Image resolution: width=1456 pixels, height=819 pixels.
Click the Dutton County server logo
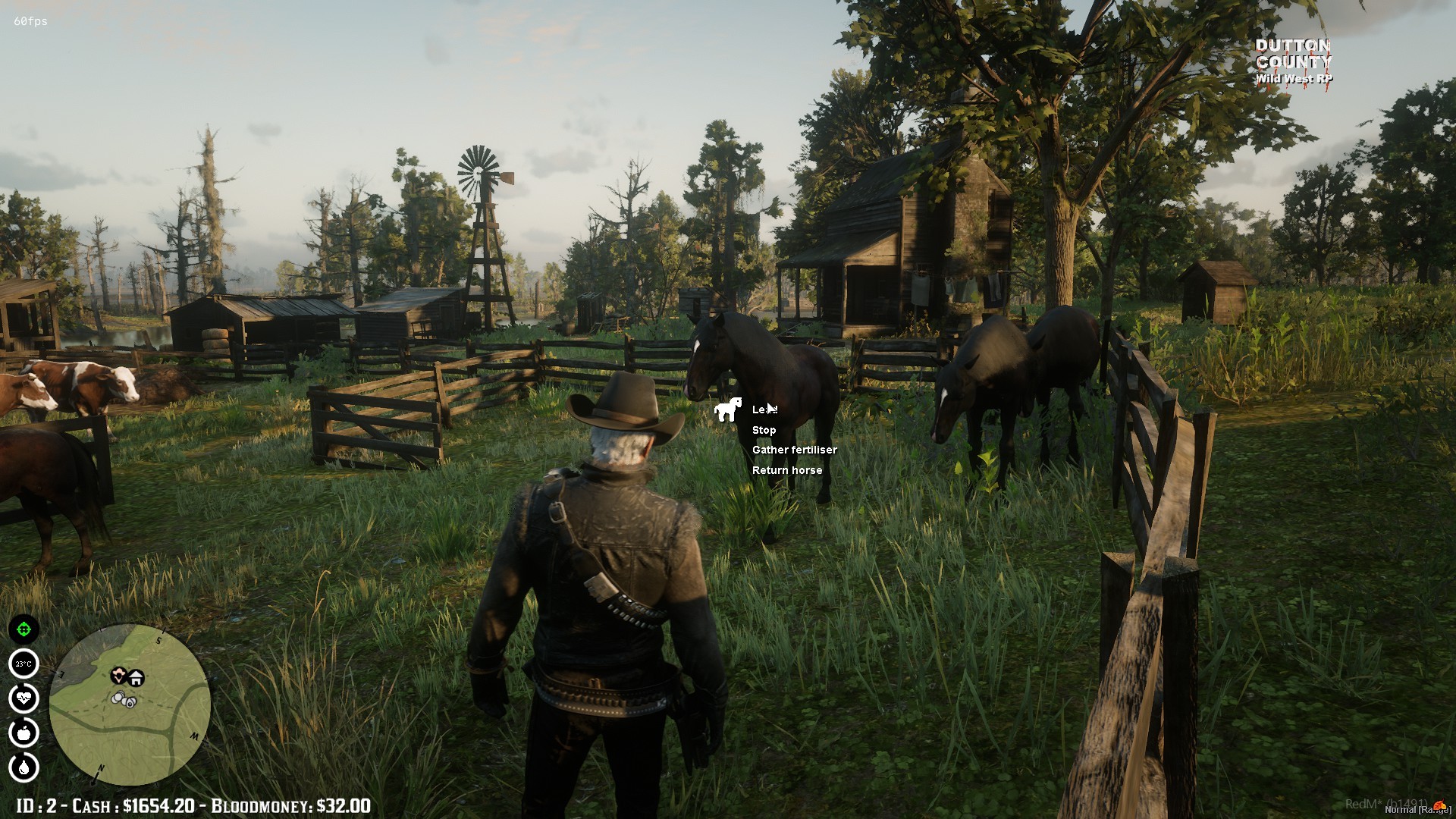[1294, 61]
